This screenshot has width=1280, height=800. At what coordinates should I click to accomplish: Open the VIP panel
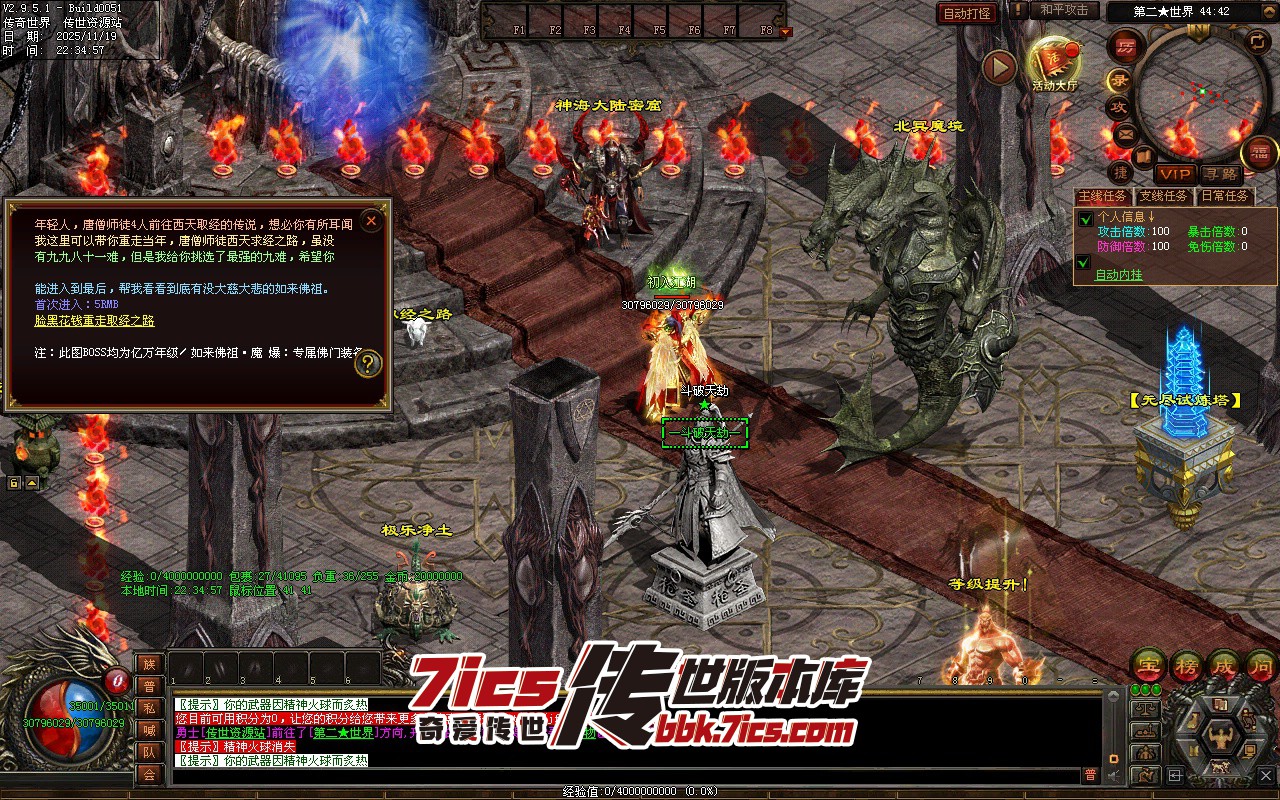1176,174
